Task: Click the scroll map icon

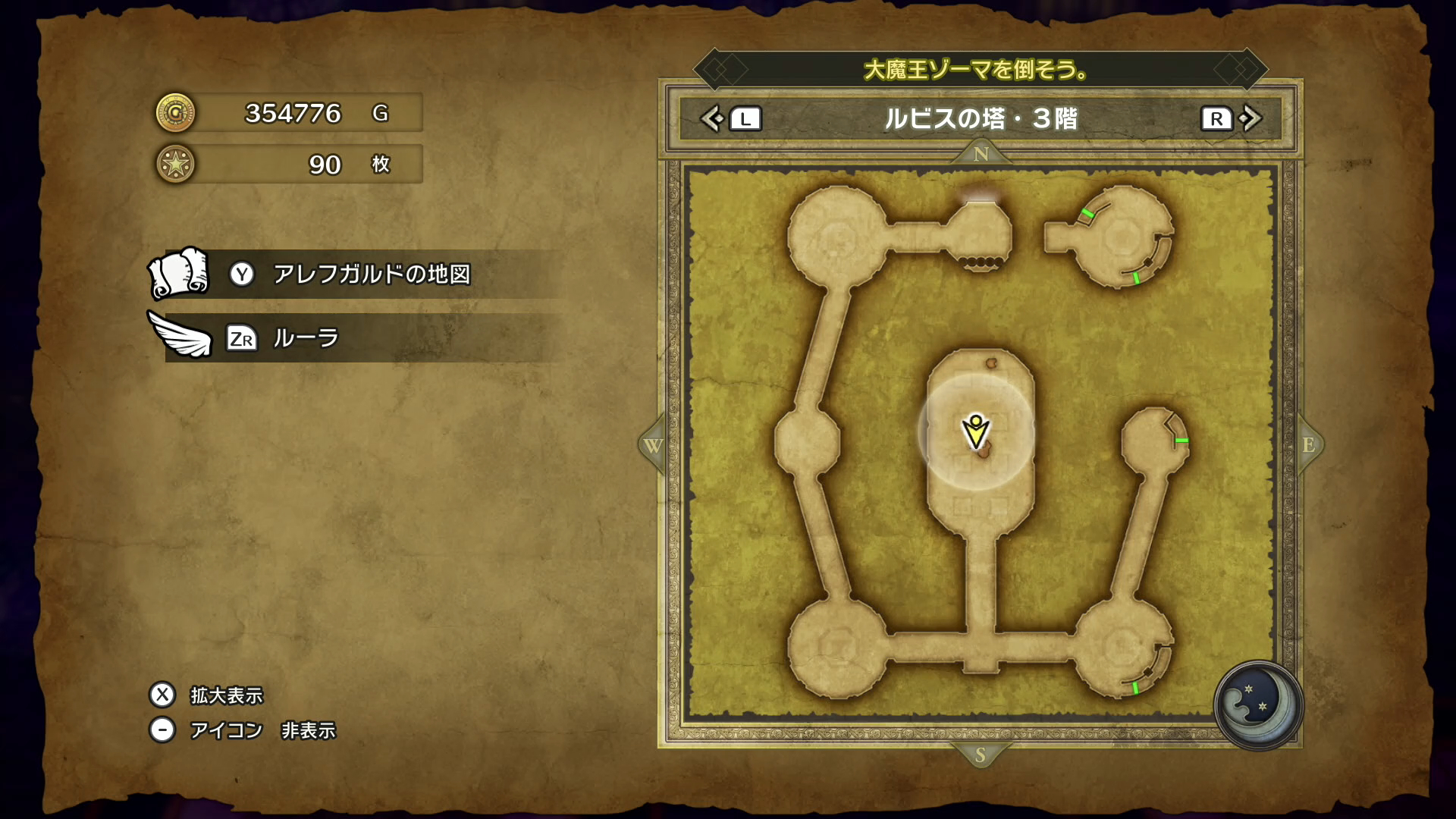Action: [178, 273]
